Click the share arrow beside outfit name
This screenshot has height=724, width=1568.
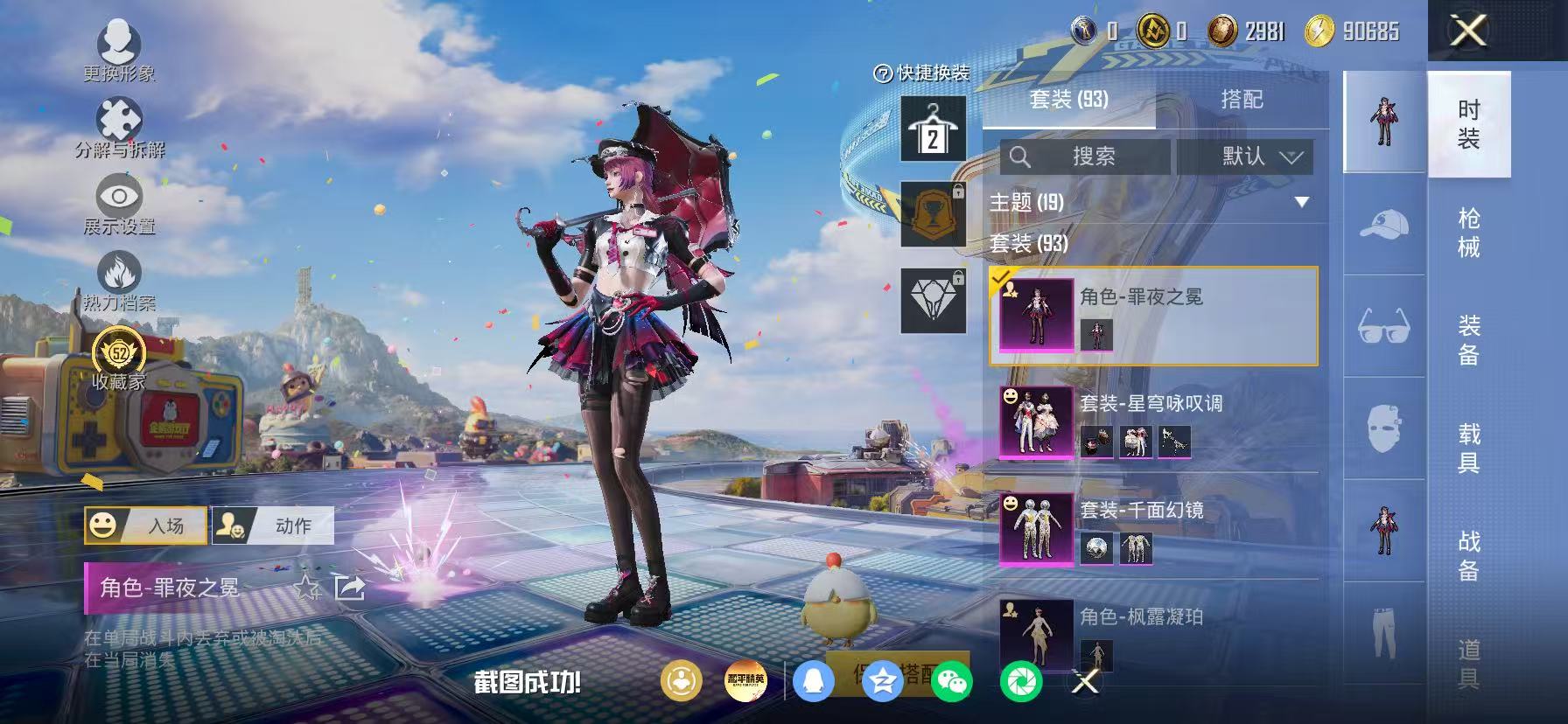[x=349, y=588]
